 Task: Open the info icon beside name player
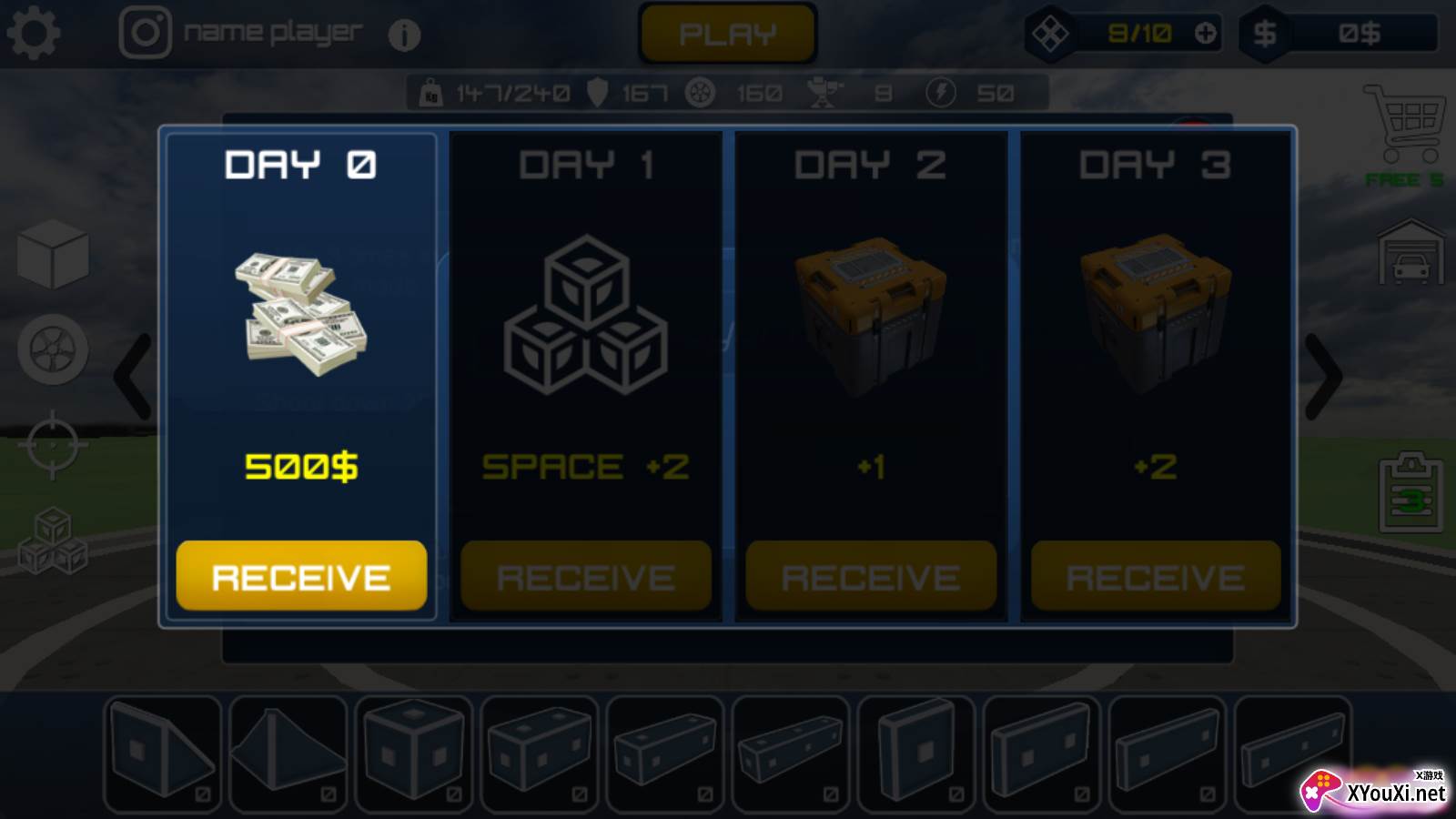pos(404,35)
